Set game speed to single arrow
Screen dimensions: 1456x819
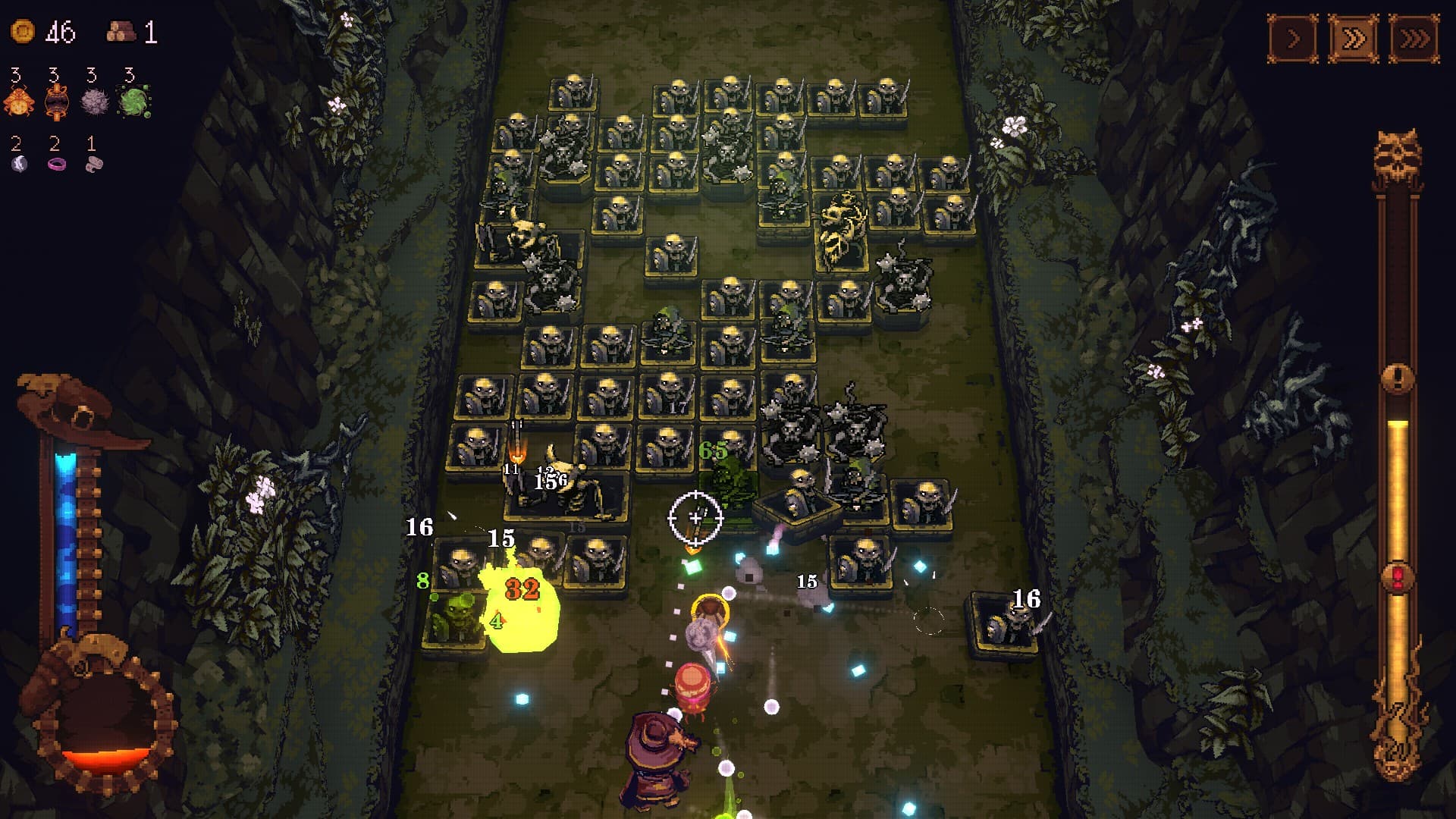point(1294,38)
